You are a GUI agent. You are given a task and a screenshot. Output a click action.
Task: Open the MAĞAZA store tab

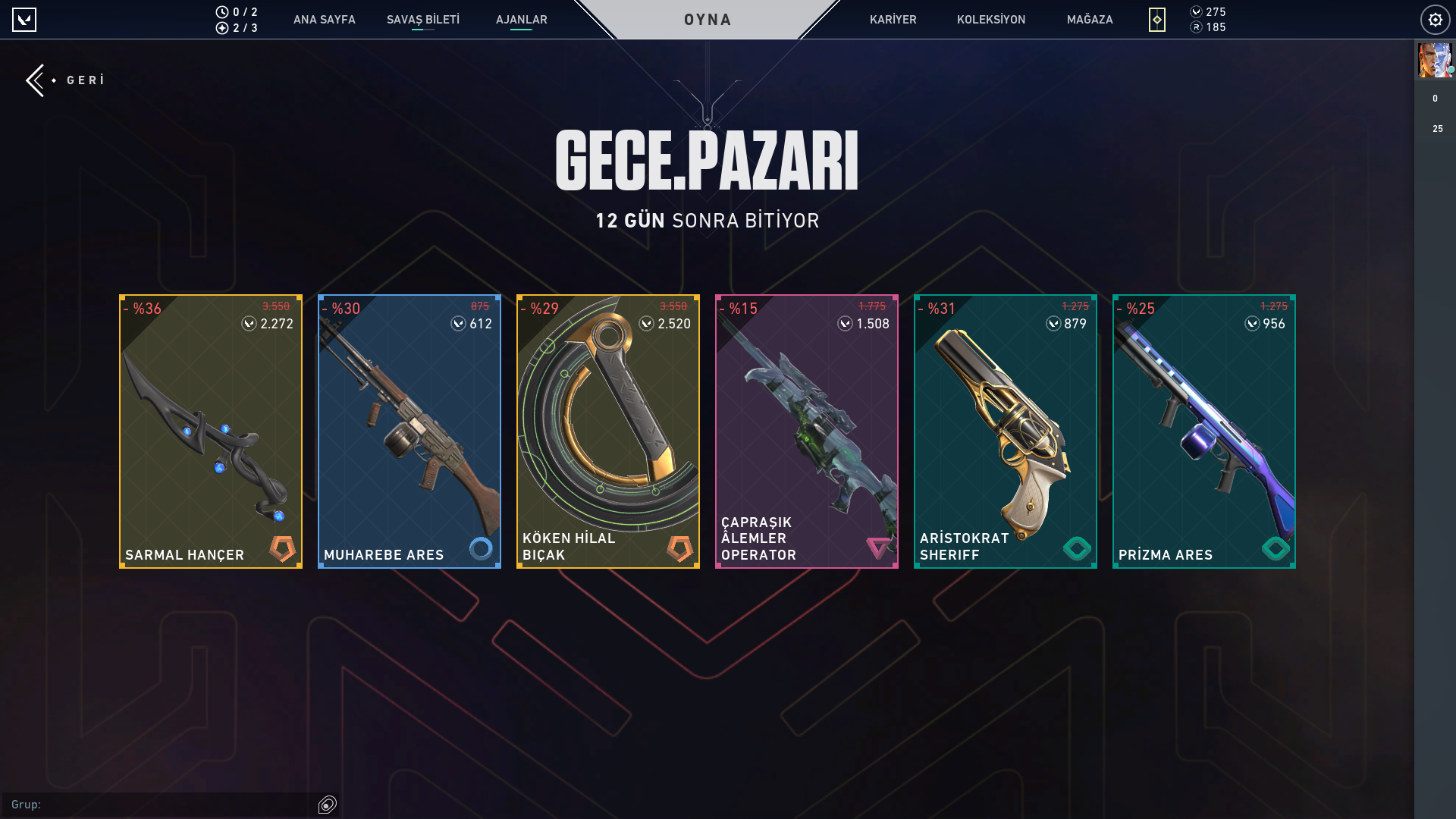1089,20
